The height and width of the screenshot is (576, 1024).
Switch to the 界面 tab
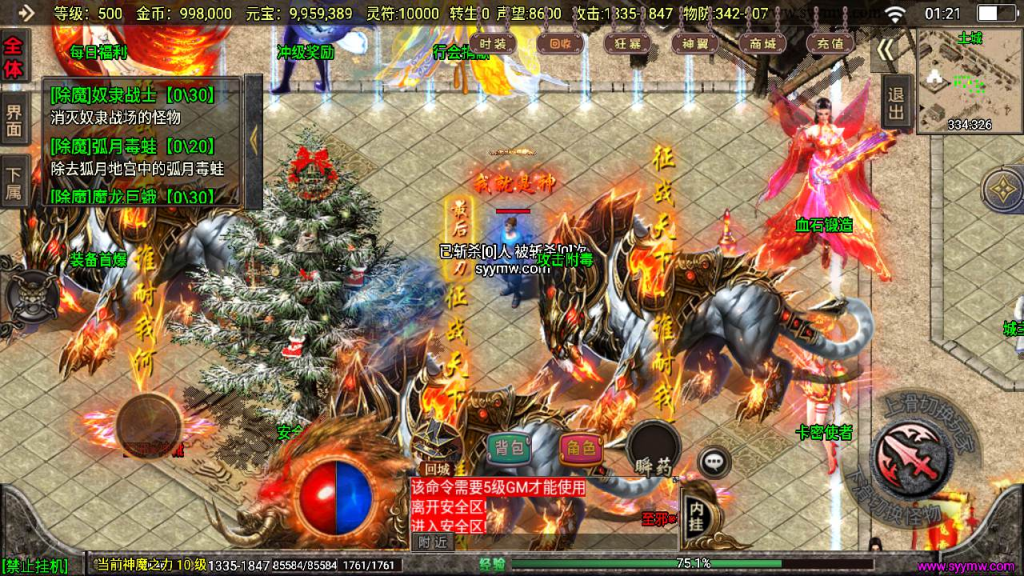click(x=14, y=120)
